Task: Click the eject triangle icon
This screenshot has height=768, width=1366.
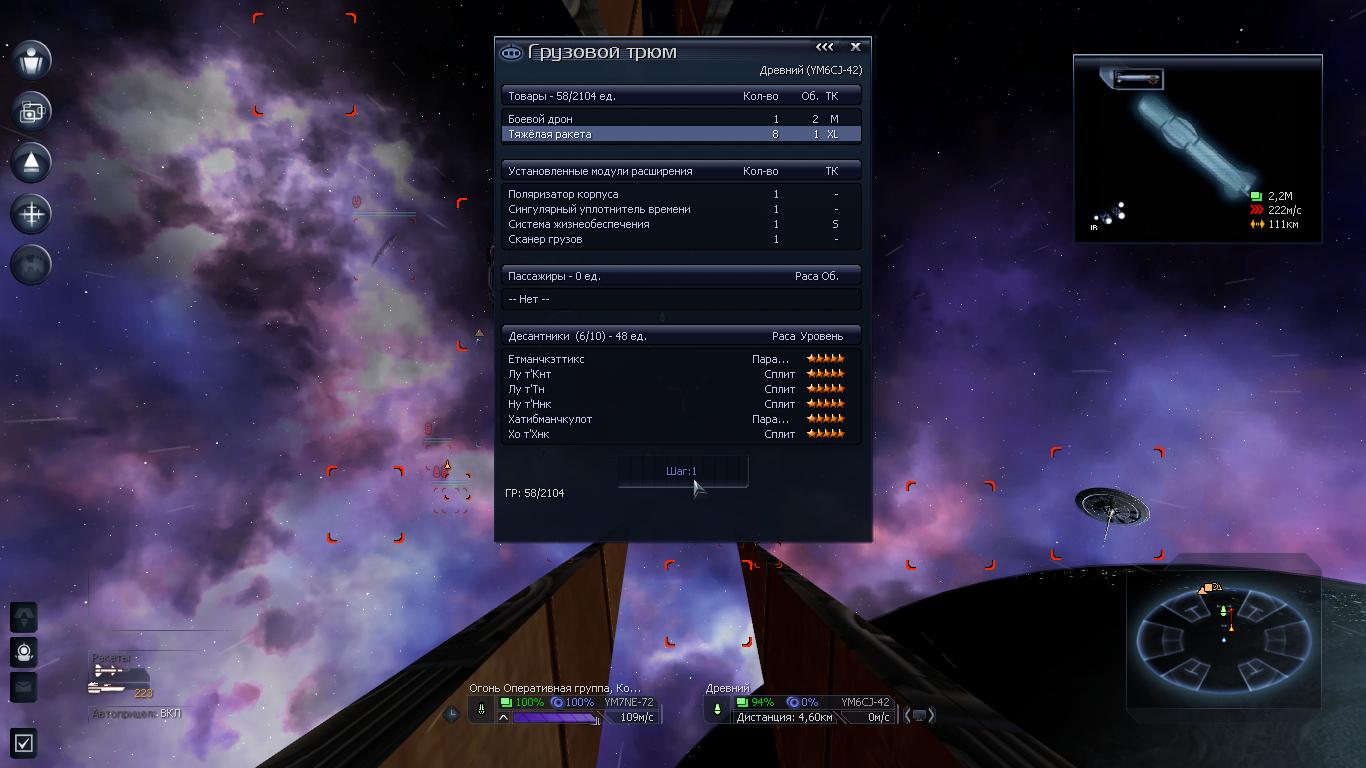Action: pyautogui.click(x=32, y=162)
